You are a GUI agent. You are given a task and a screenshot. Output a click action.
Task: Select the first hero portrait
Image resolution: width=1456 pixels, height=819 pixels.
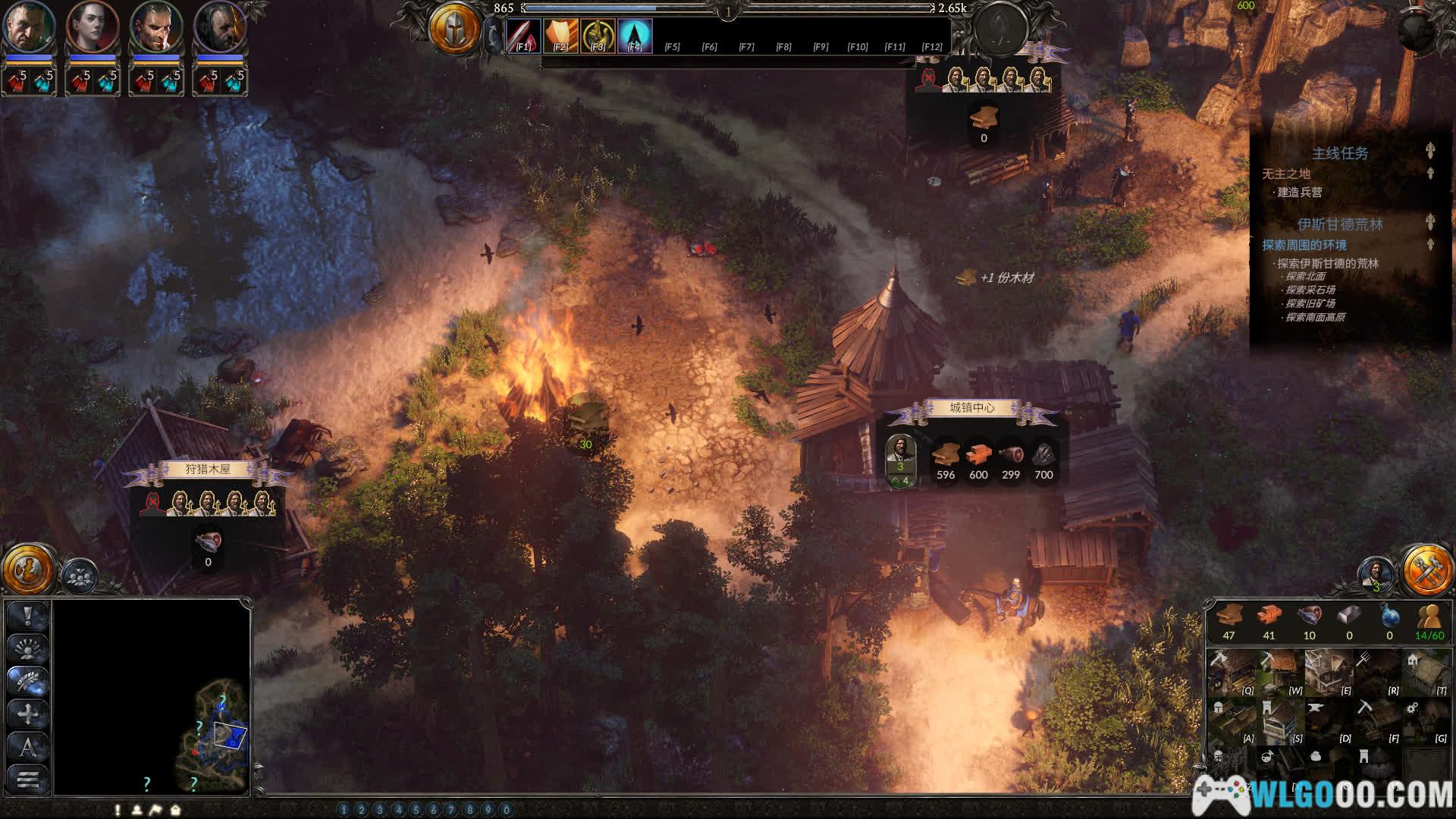[30, 27]
